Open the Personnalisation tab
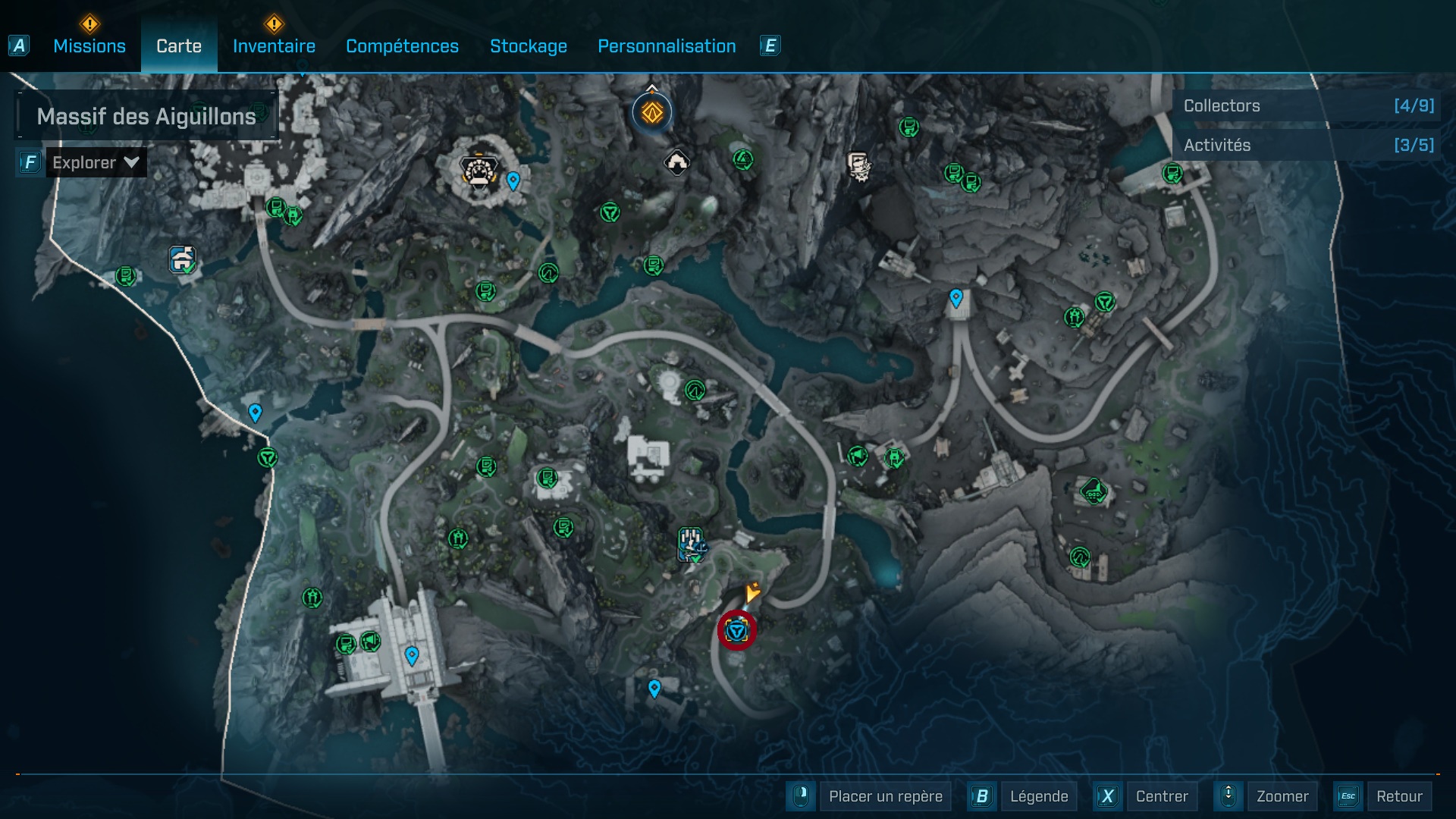 pos(667,46)
